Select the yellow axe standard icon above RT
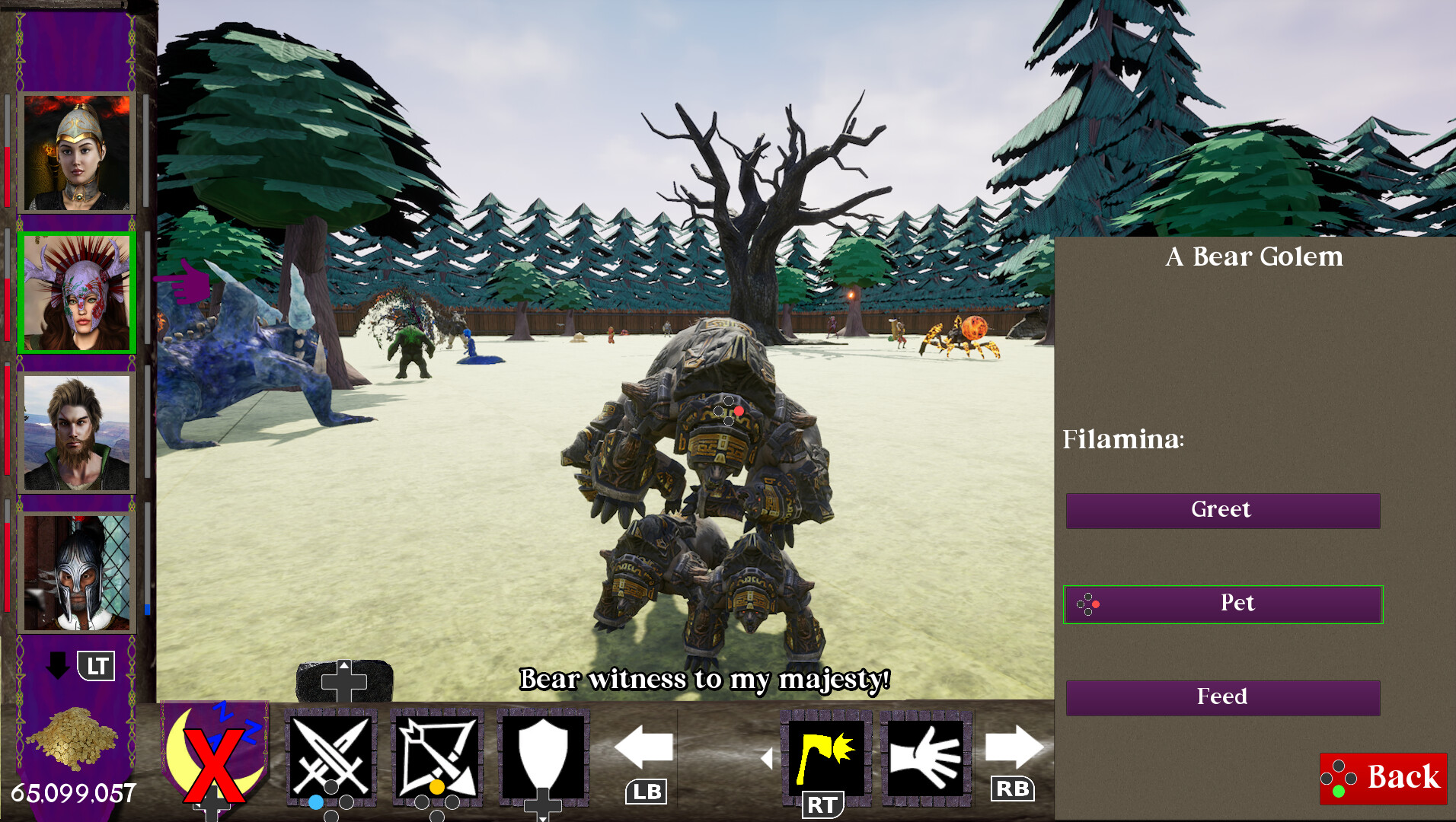The width and height of the screenshot is (1456, 822). pos(825,757)
